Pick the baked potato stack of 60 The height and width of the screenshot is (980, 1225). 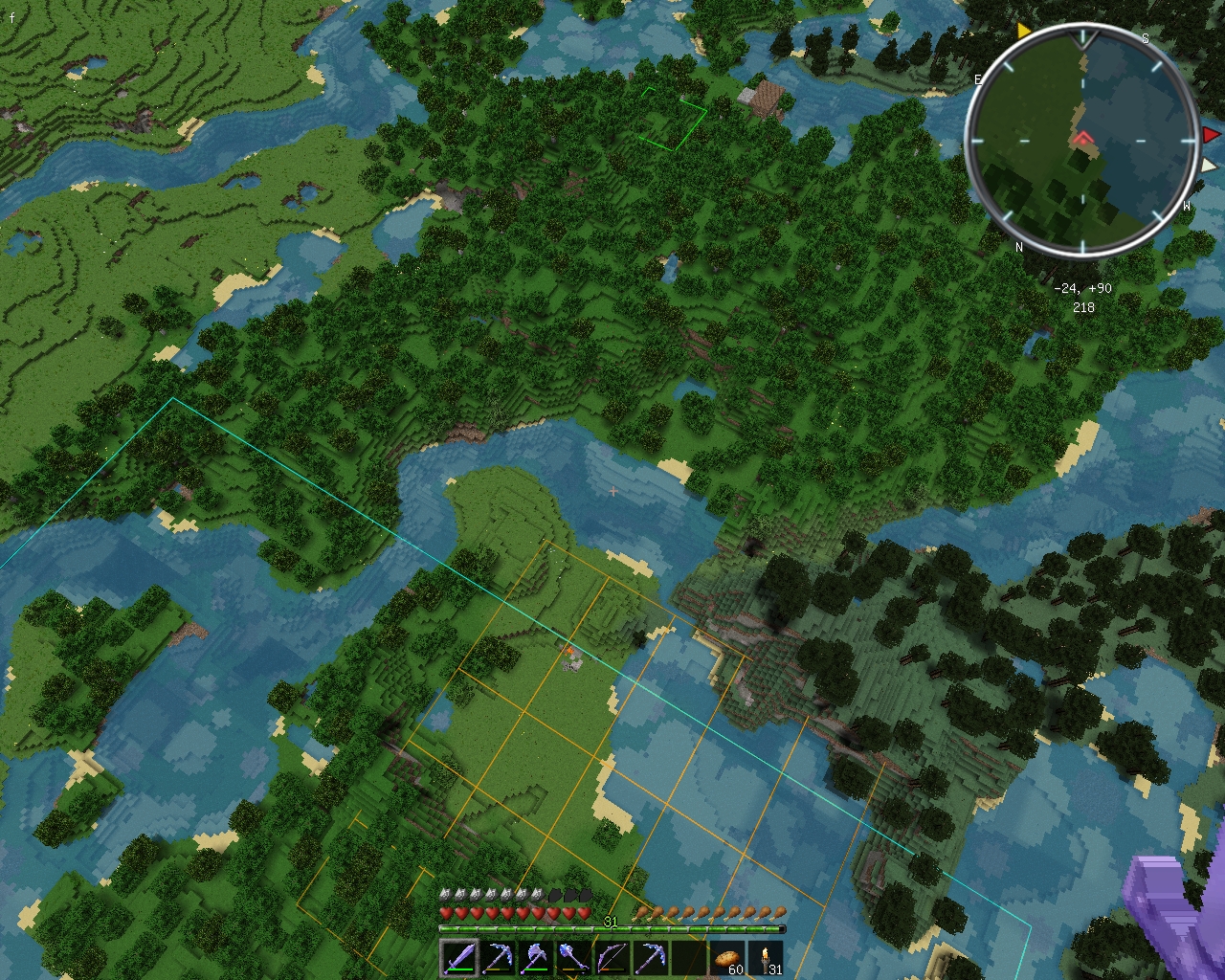tap(726, 958)
